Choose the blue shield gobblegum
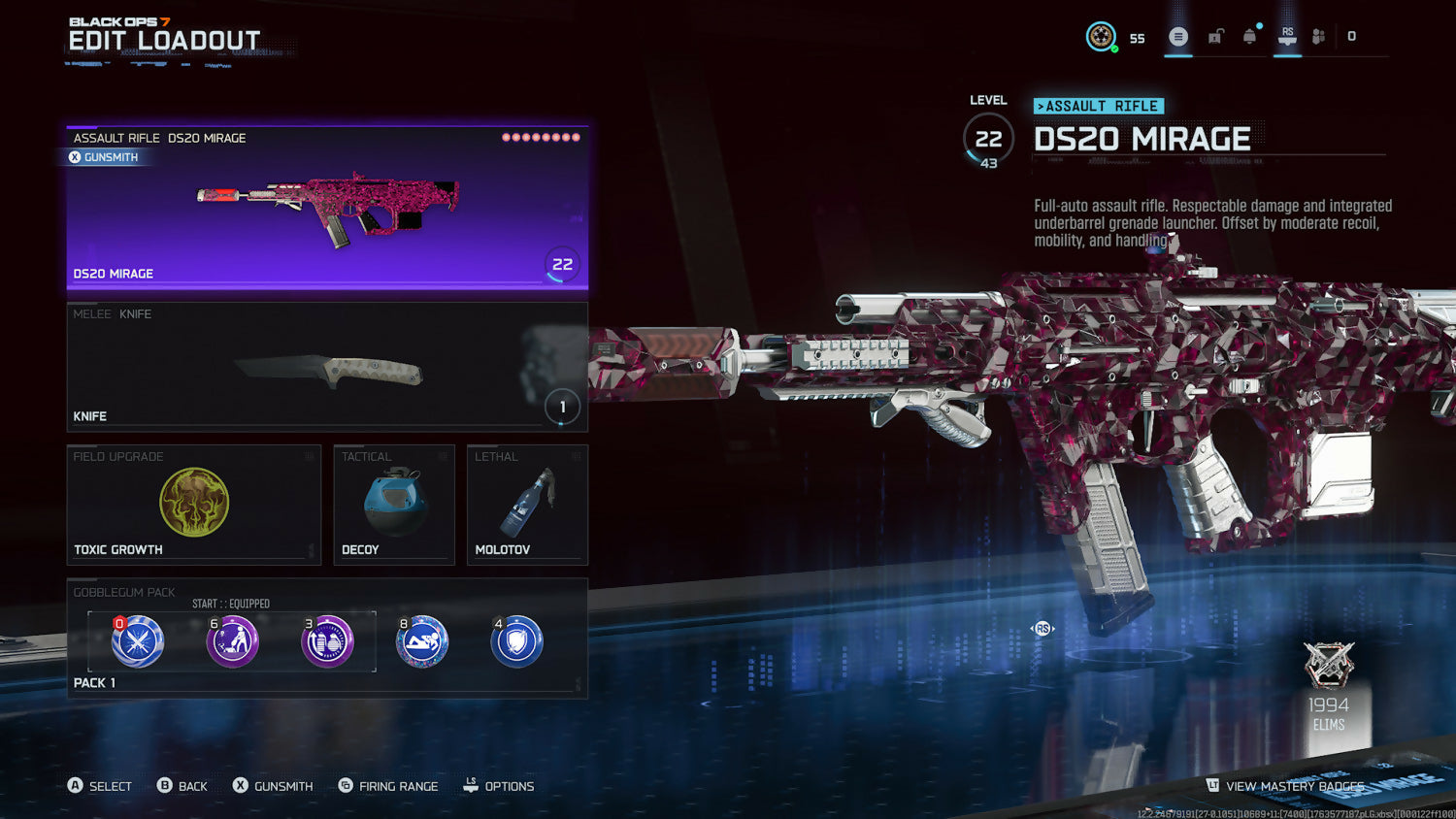Viewport: 1456px width, 819px height. click(x=517, y=641)
